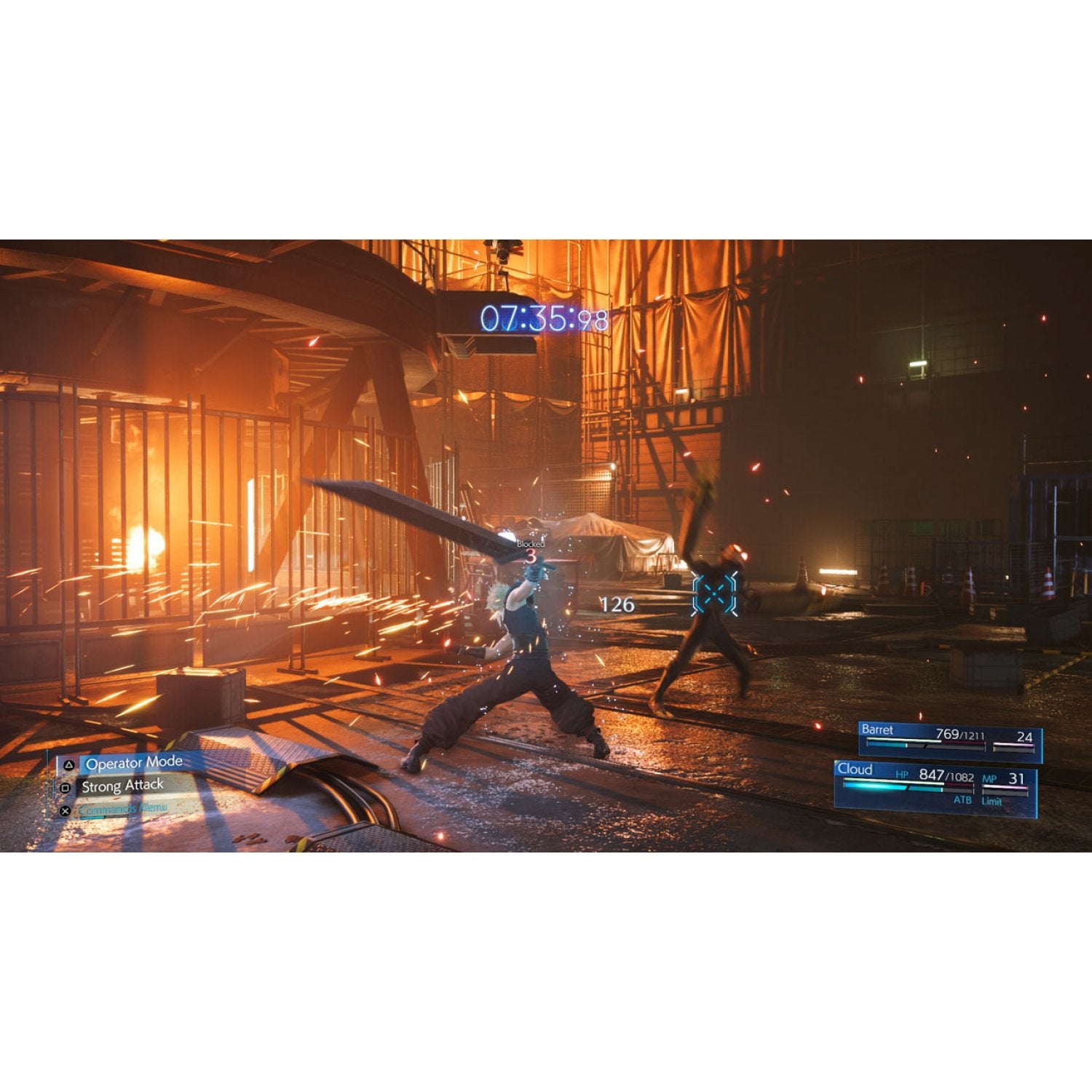Screen dimensions: 1092x1092
Task: Click Cloud's HP value 847/1082
Action: click(946, 777)
